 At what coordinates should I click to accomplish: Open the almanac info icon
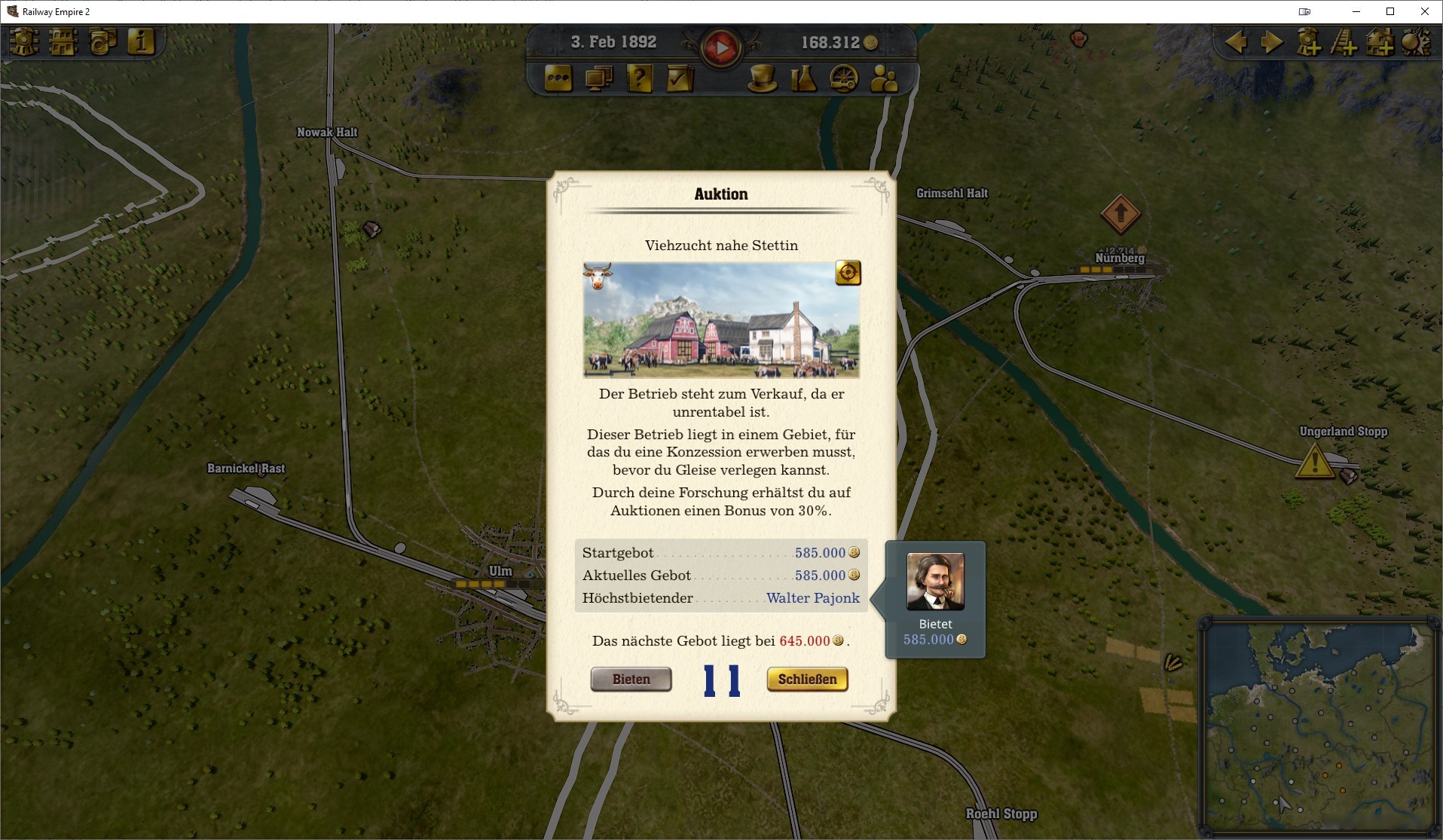[x=142, y=43]
